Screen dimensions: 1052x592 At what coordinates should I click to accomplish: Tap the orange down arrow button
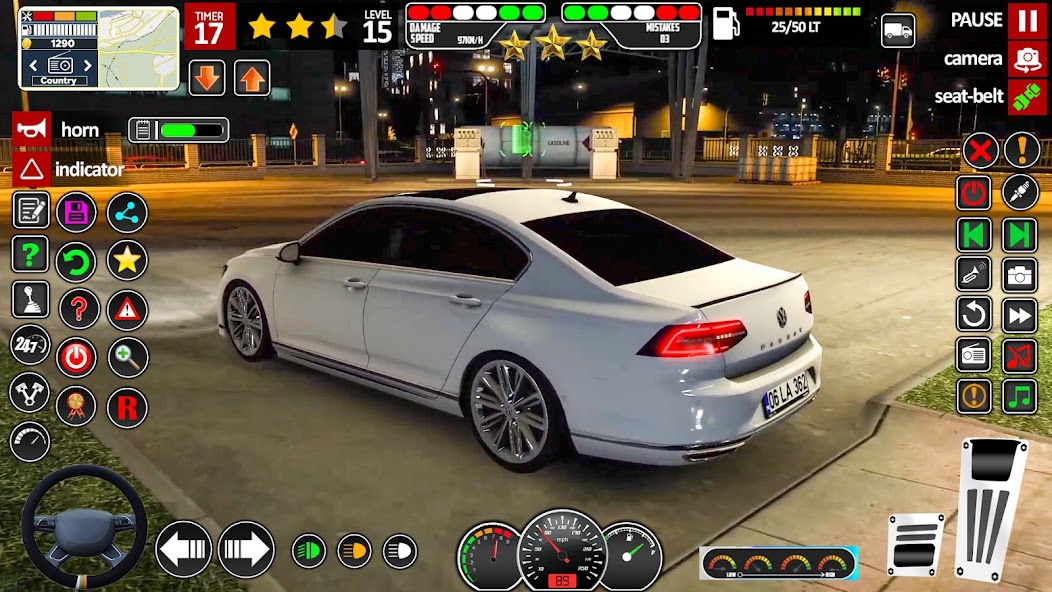tap(207, 78)
